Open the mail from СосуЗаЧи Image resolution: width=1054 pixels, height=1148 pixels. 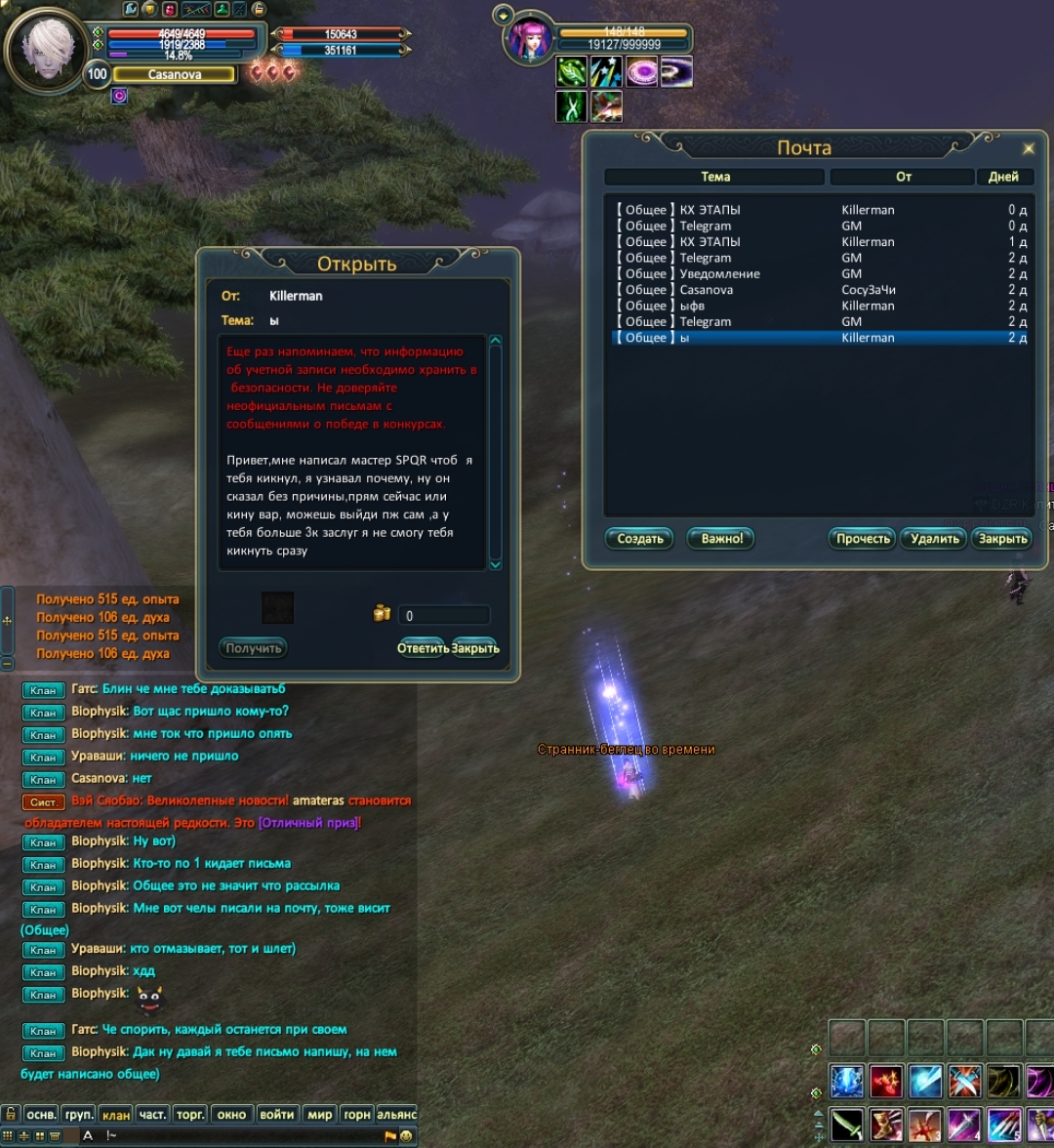[x=720, y=290]
